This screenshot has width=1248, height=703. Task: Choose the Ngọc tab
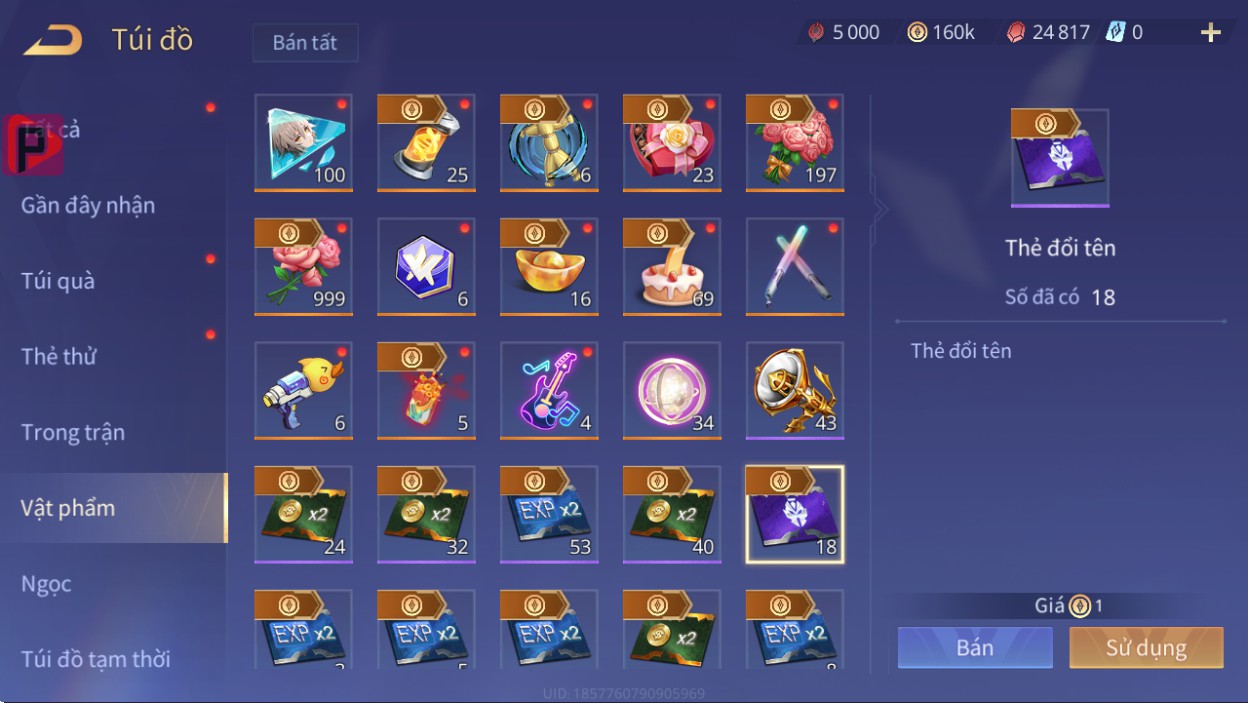46,583
